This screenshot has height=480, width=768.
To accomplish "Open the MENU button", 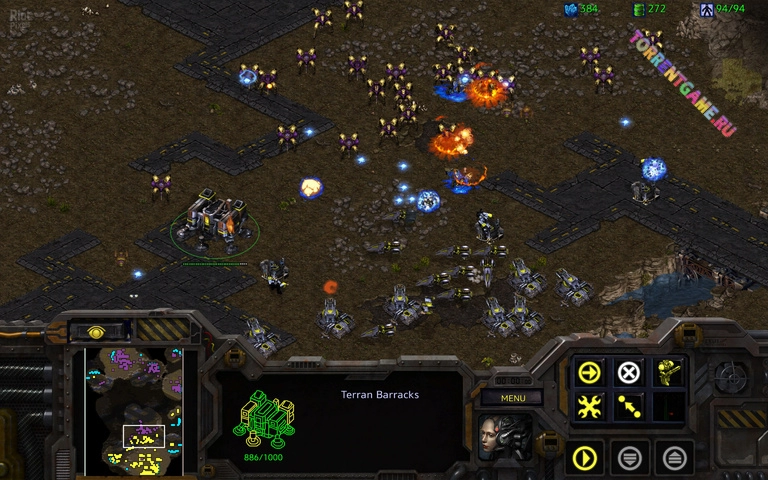I will (x=513, y=398).
